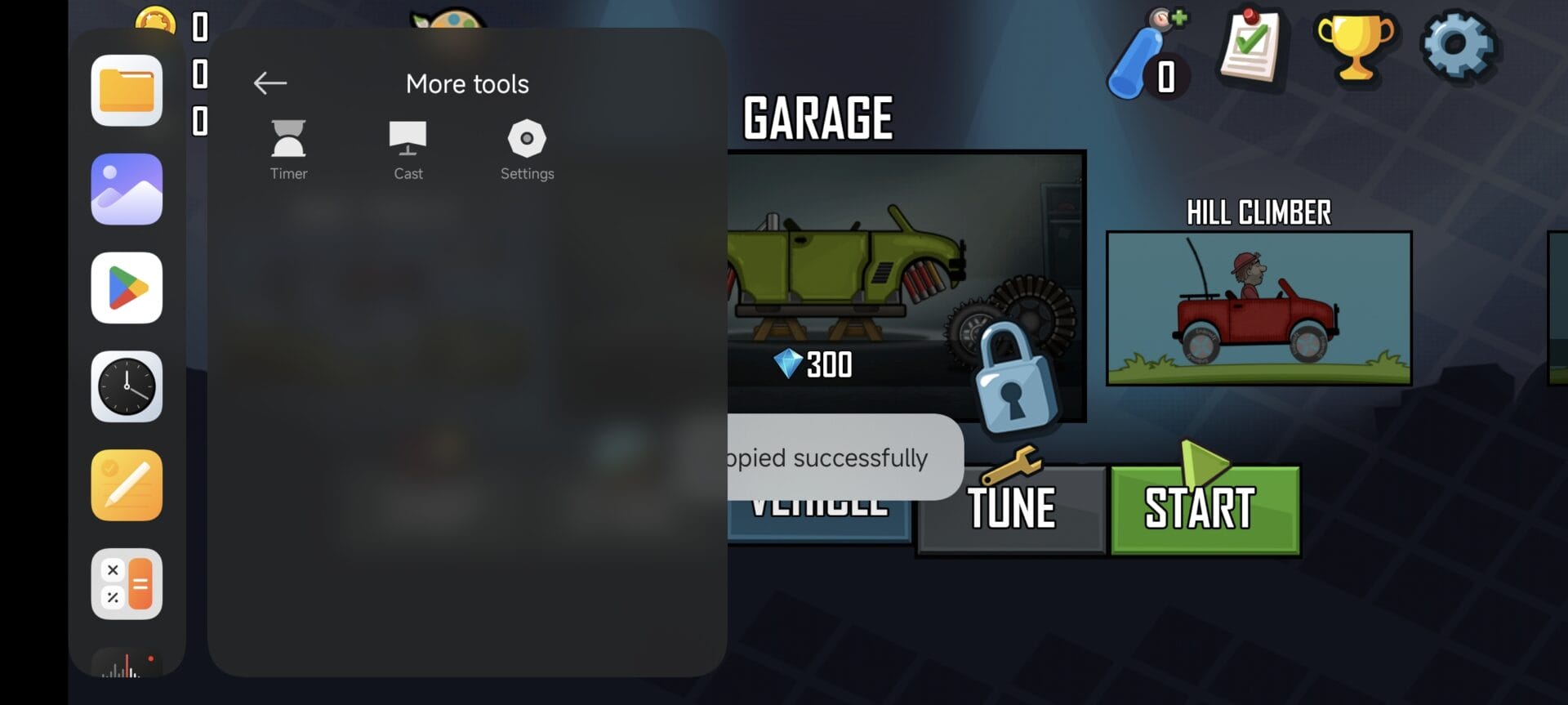Open the Timer tool
Viewport: 1568px width, 705px height.
point(288,149)
